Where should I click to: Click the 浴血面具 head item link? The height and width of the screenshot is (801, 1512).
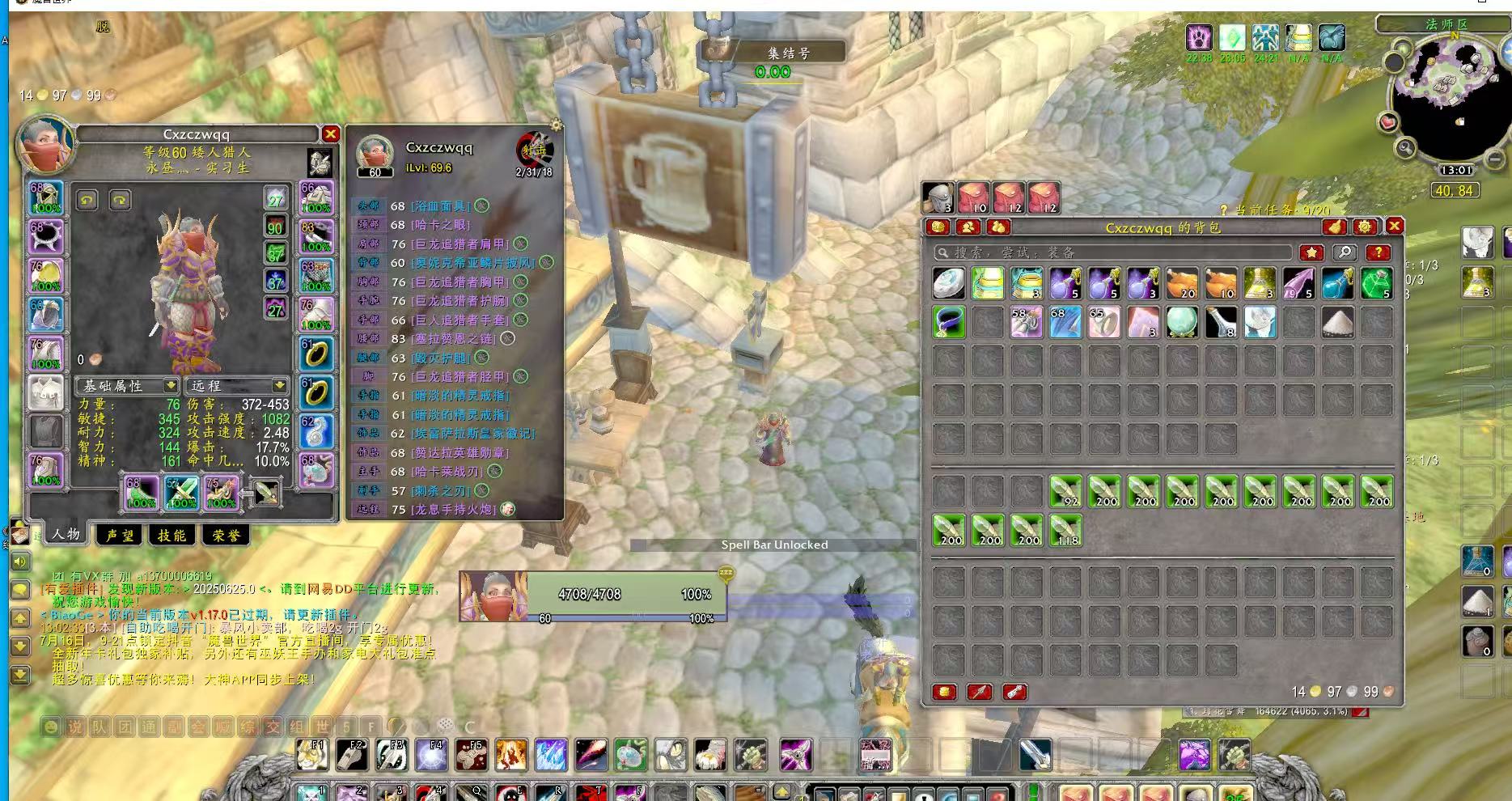[441, 206]
